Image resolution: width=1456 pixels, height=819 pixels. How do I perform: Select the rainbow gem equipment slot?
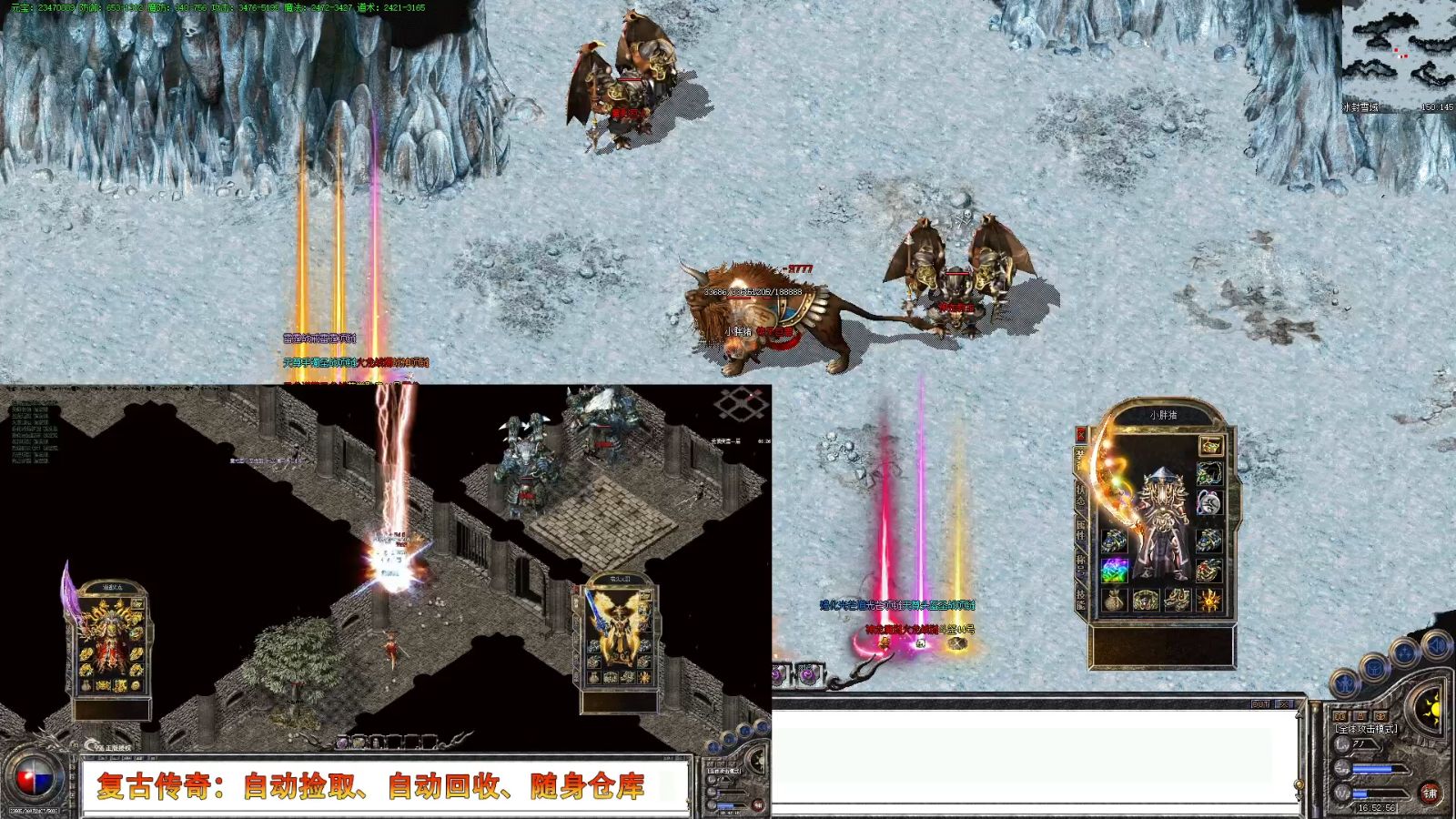[x=1115, y=571]
